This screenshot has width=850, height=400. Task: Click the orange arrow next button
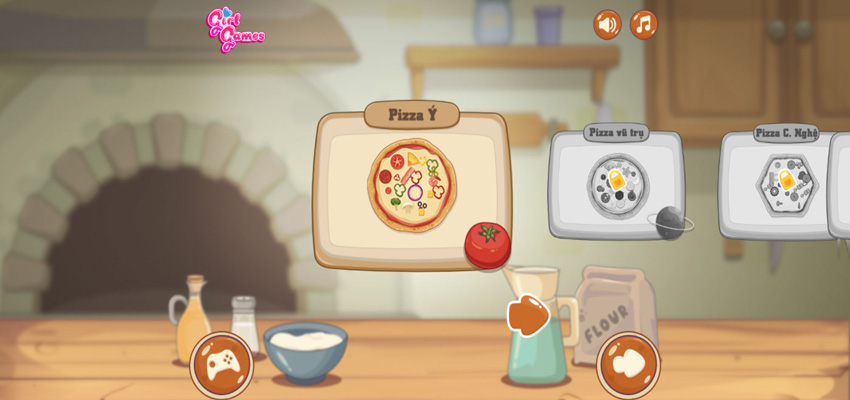pos(529,314)
